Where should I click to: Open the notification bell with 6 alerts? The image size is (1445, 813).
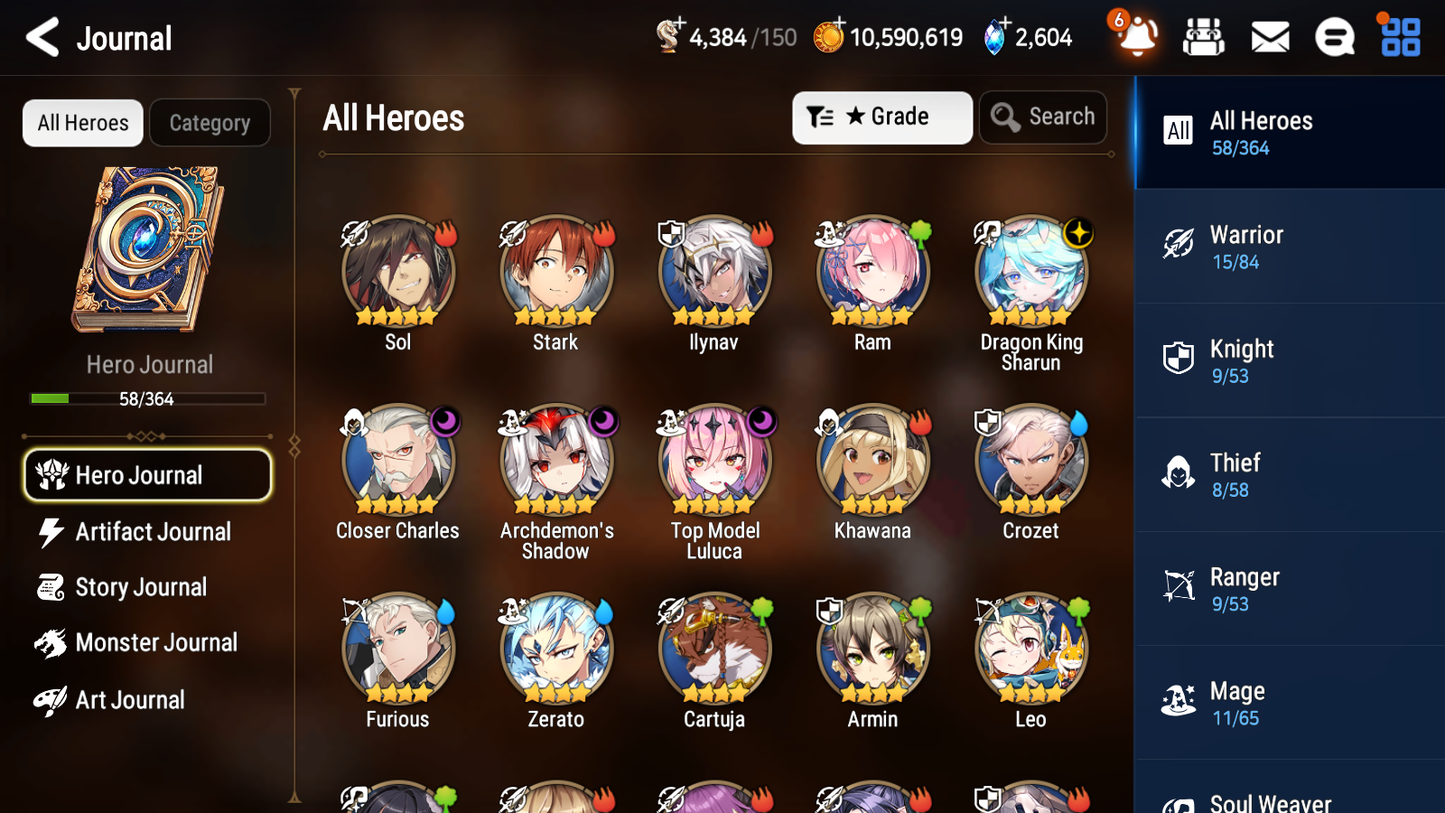[x=1136, y=37]
